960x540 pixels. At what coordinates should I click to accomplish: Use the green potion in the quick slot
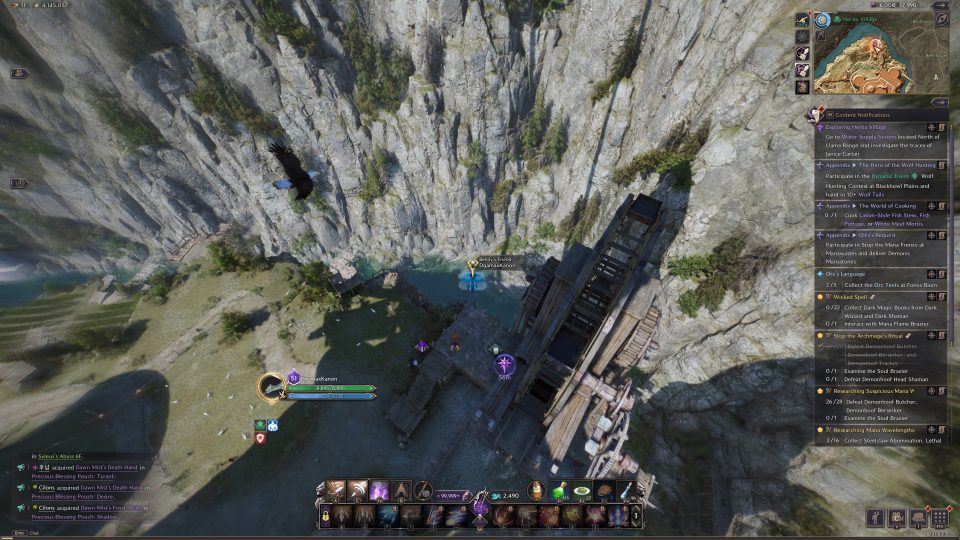click(x=560, y=490)
